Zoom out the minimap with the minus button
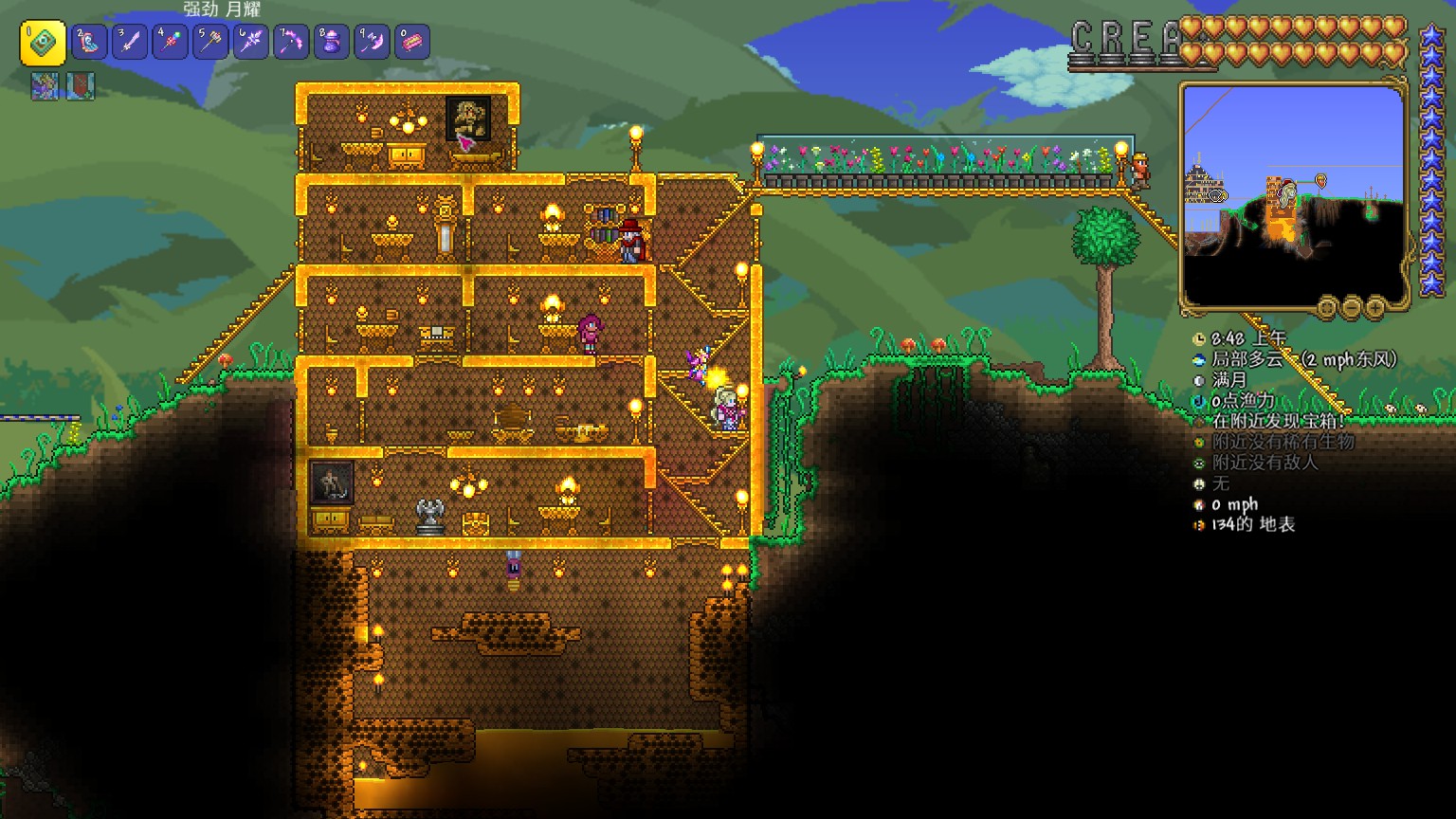The image size is (1456, 819). pyautogui.click(x=1352, y=307)
